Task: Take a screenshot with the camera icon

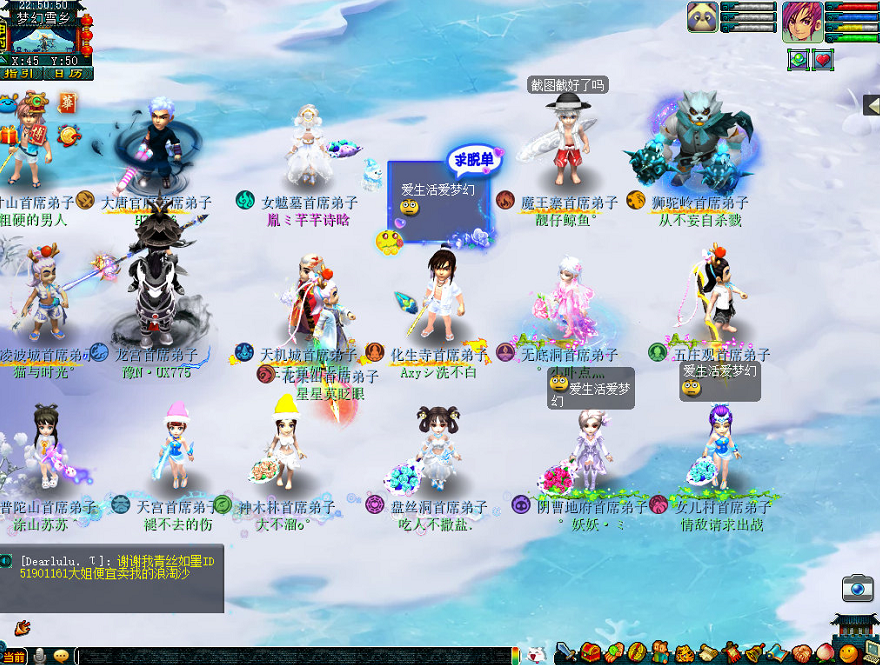Action: coord(857,589)
